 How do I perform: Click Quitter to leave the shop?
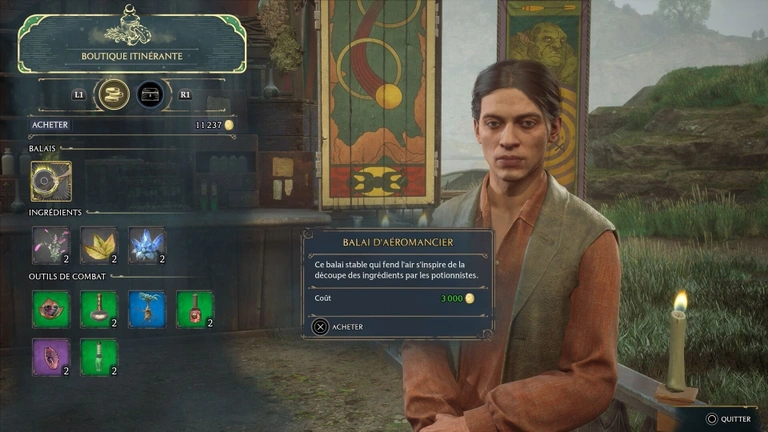734,420
